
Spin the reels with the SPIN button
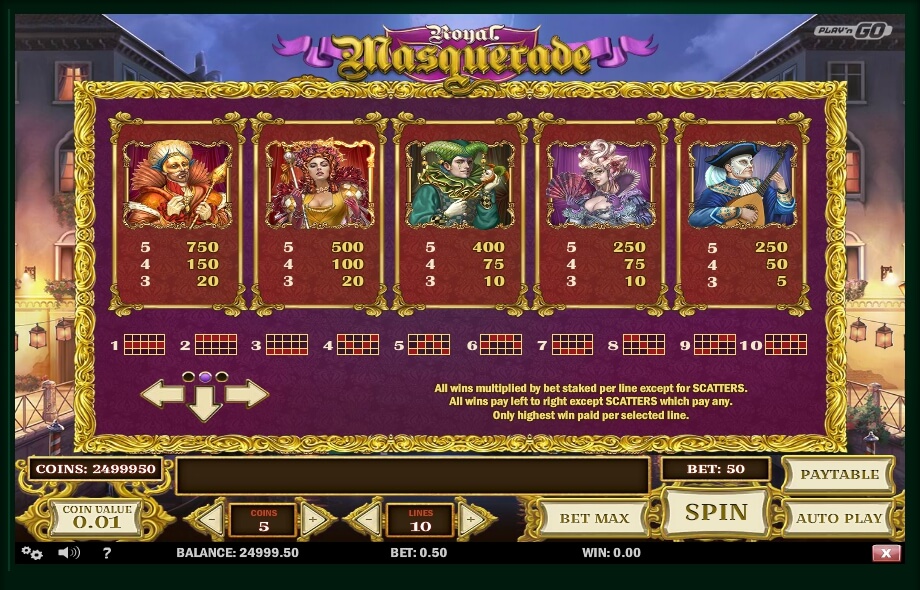[715, 513]
